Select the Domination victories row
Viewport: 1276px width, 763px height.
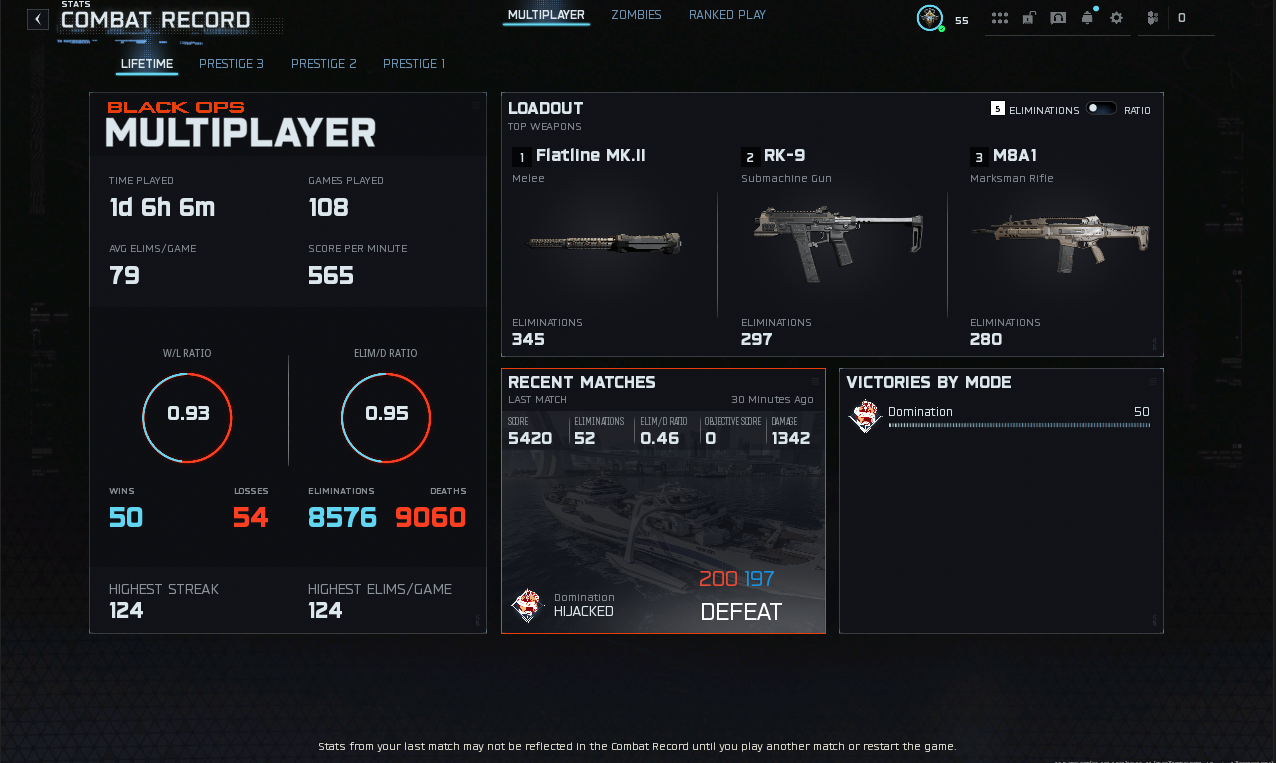[x=1000, y=416]
